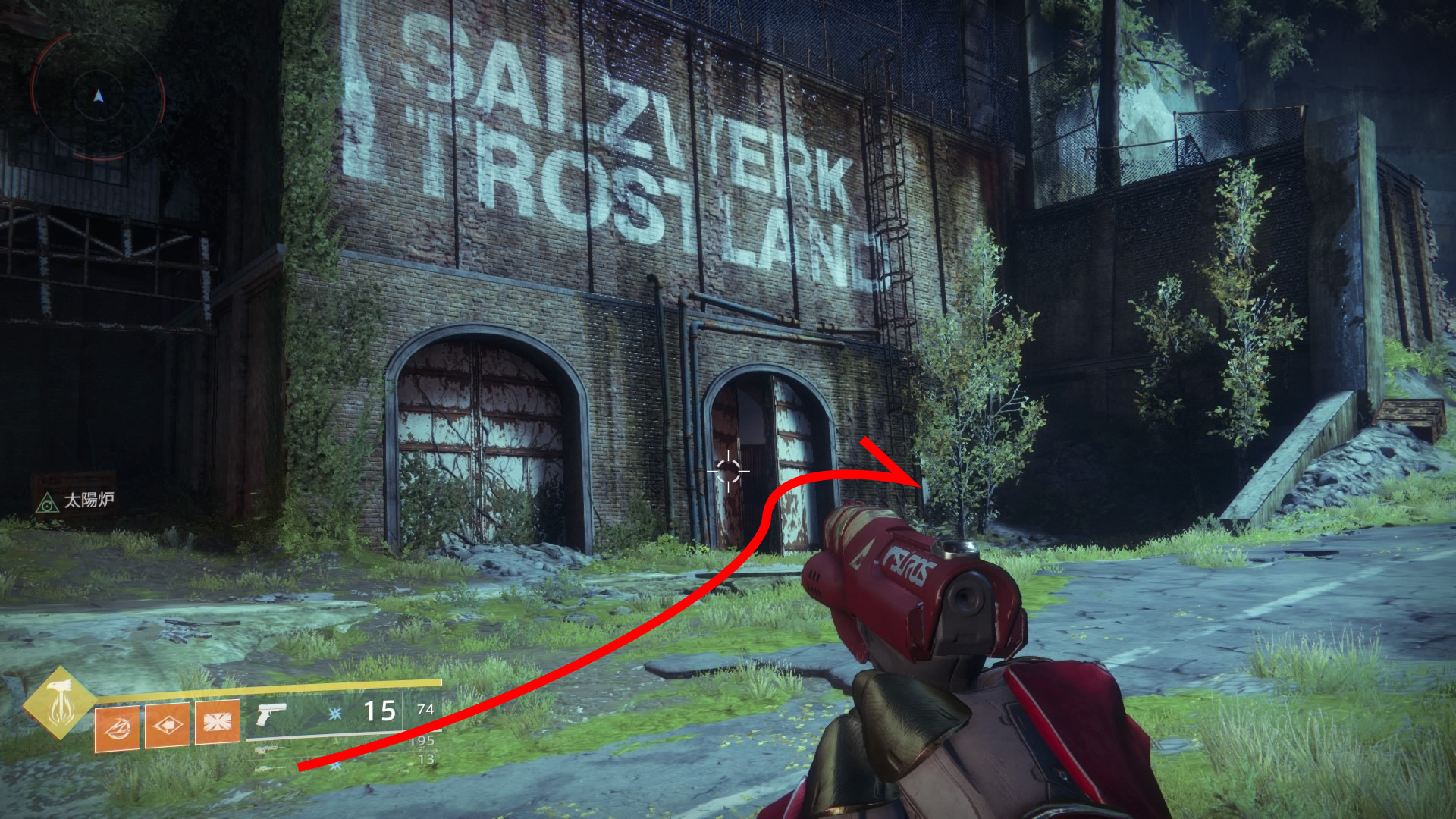Screen dimensions: 1456x819
Task: Click the circular radar in the corner
Action: [x=98, y=96]
